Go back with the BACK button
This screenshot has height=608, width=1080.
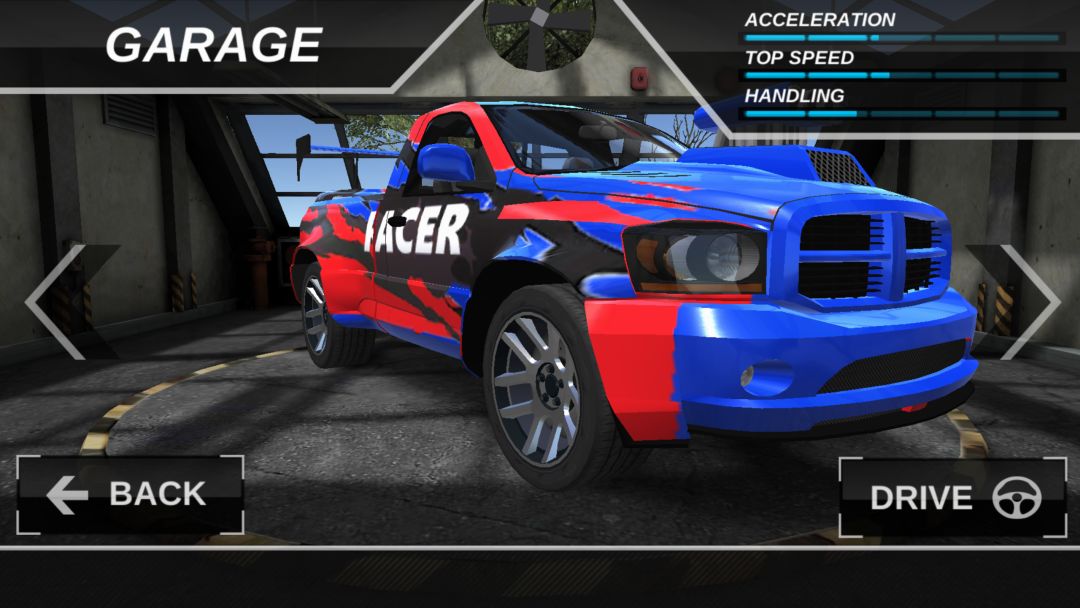tap(130, 495)
